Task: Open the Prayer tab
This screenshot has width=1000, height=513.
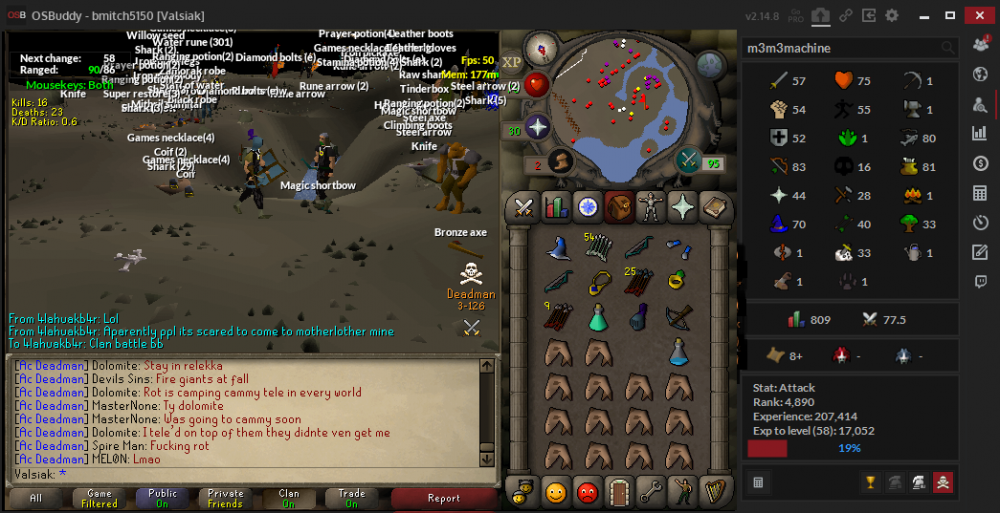Action: (683, 207)
